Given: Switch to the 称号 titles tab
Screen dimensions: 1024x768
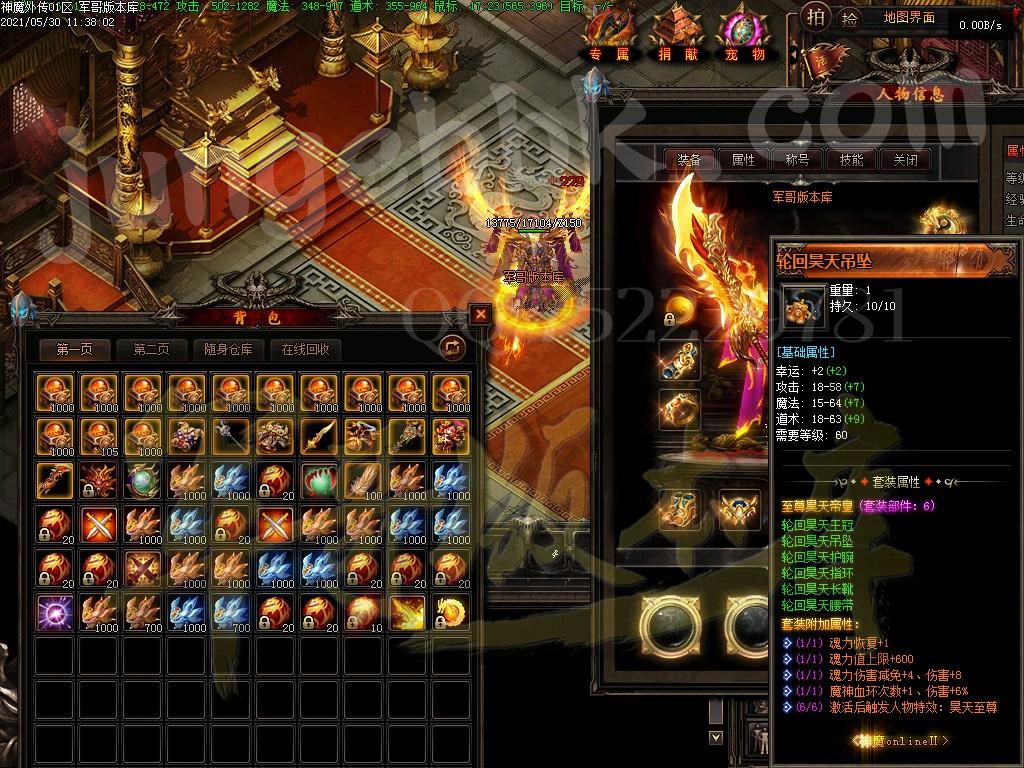Looking at the screenshot, I should pyautogui.click(x=797, y=159).
